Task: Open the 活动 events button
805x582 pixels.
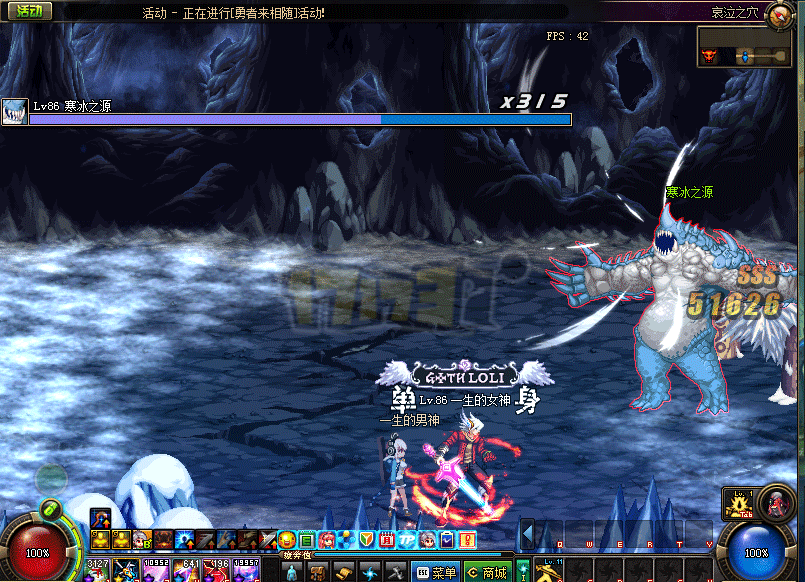Action: click(26, 12)
